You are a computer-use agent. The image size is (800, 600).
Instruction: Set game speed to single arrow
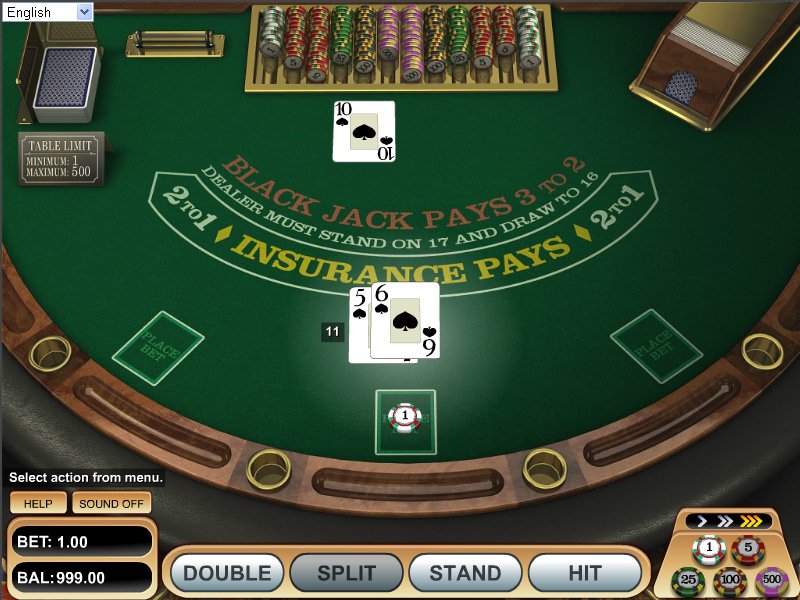[703, 521]
